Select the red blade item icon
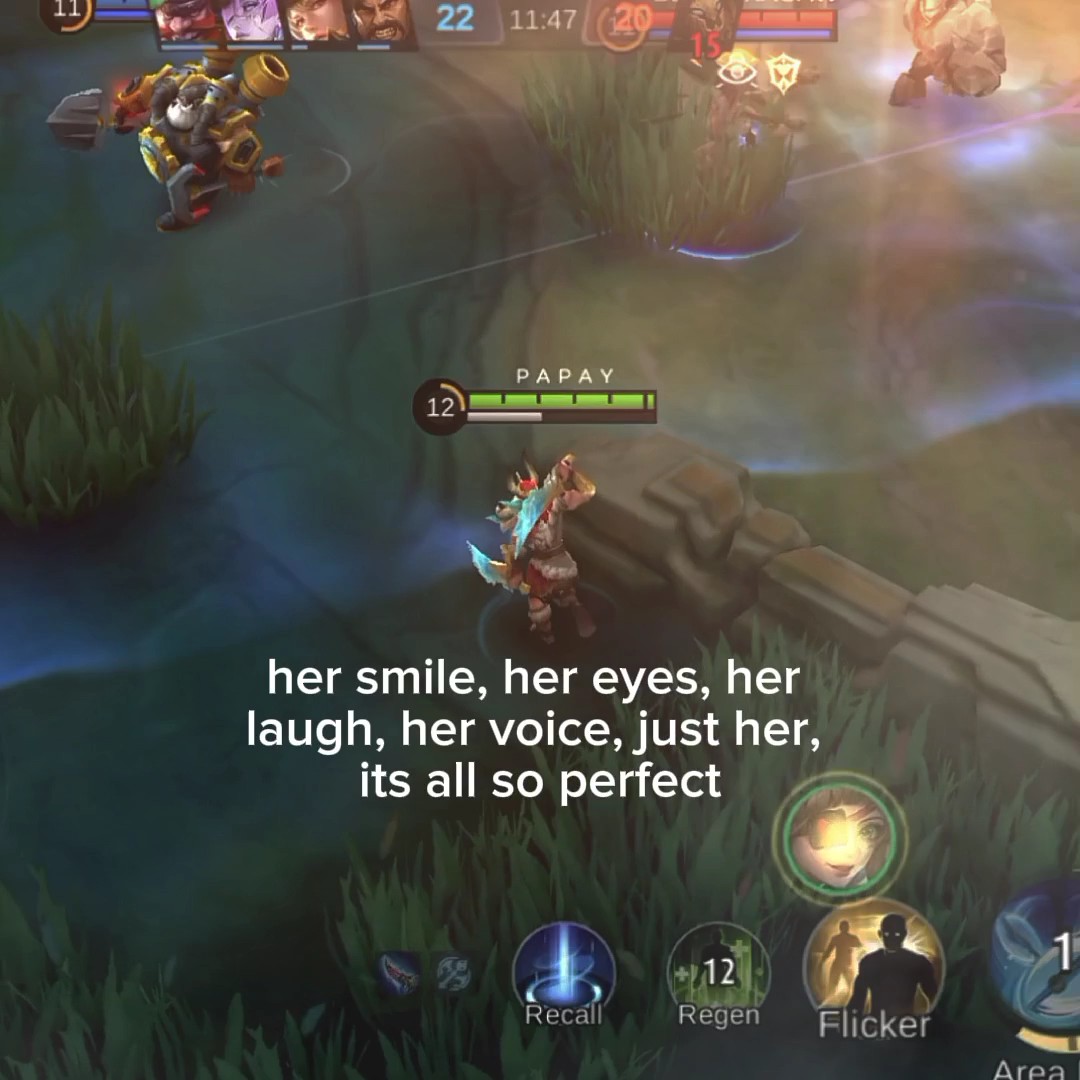The height and width of the screenshot is (1080, 1080). click(x=400, y=972)
